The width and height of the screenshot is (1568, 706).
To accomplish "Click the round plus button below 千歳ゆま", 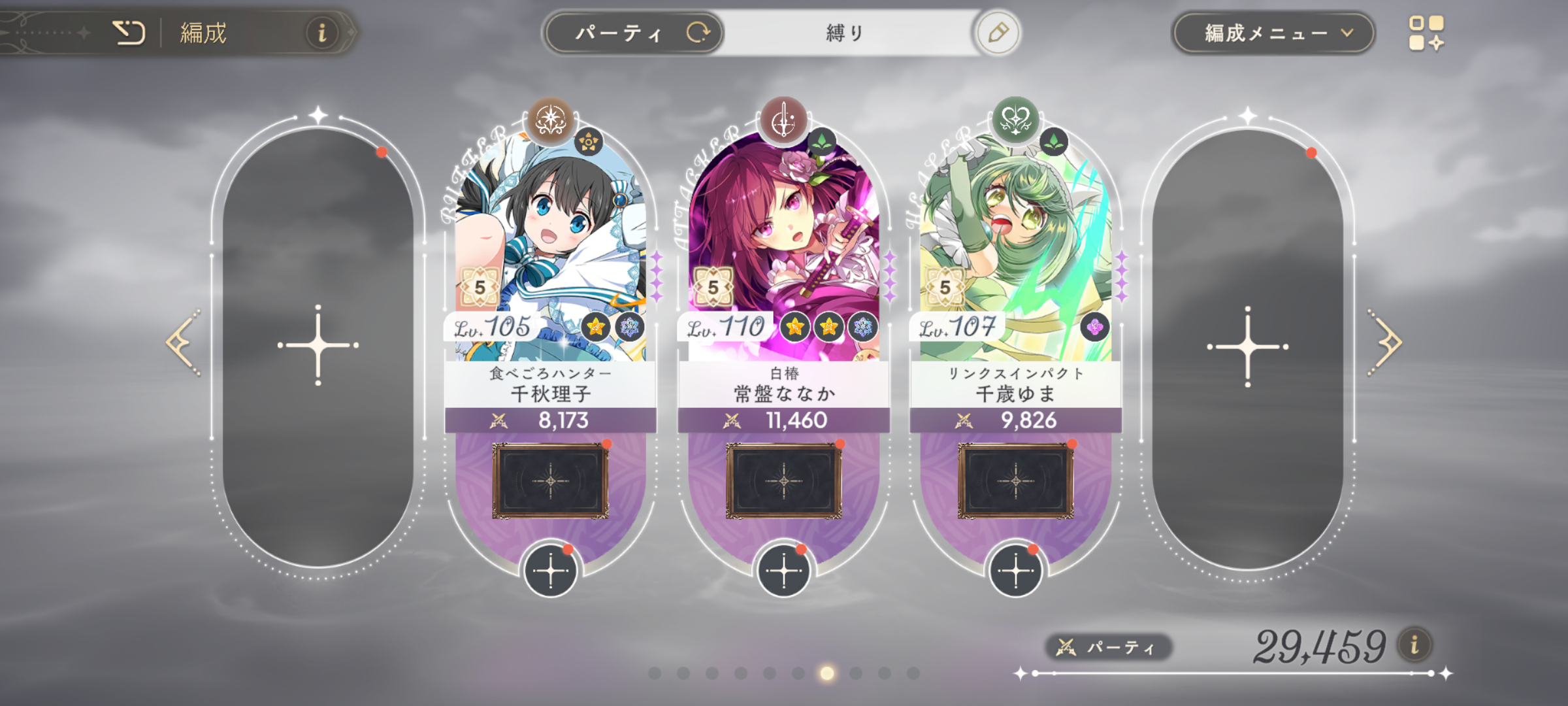I will point(1015,571).
